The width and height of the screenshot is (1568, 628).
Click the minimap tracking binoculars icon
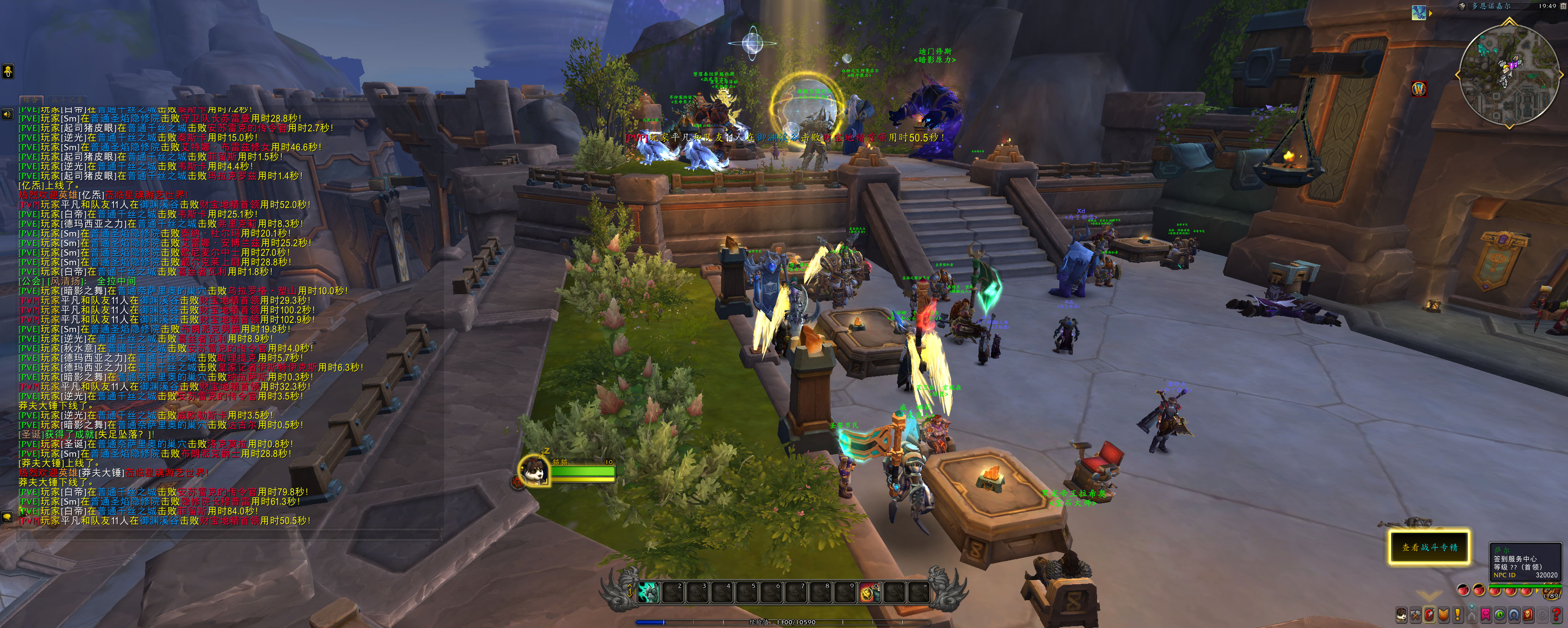click(x=1462, y=6)
